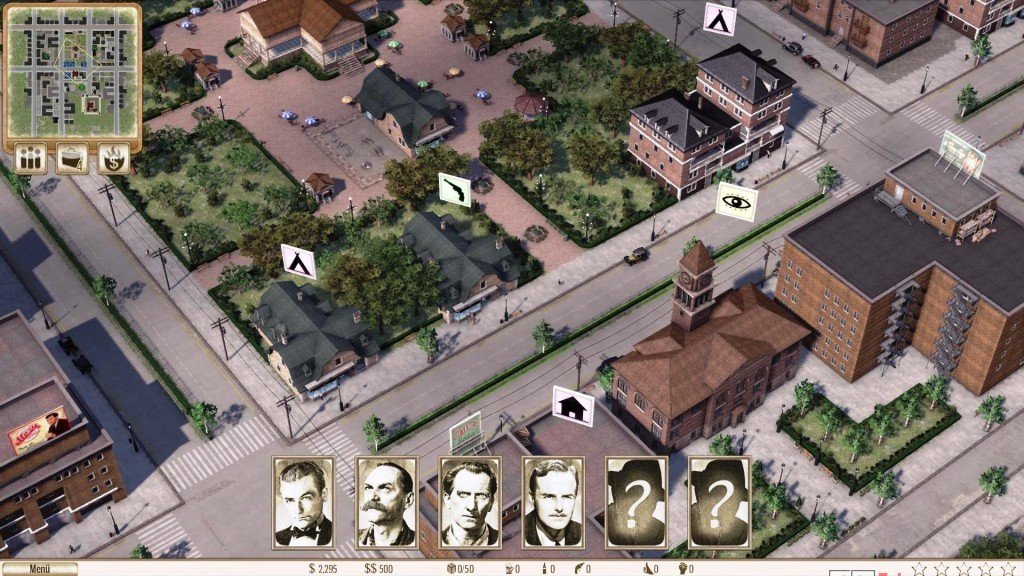Open the gang members panel icon
The width and height of the screenshot is (1024, 576).
click(x=30, y=158)
